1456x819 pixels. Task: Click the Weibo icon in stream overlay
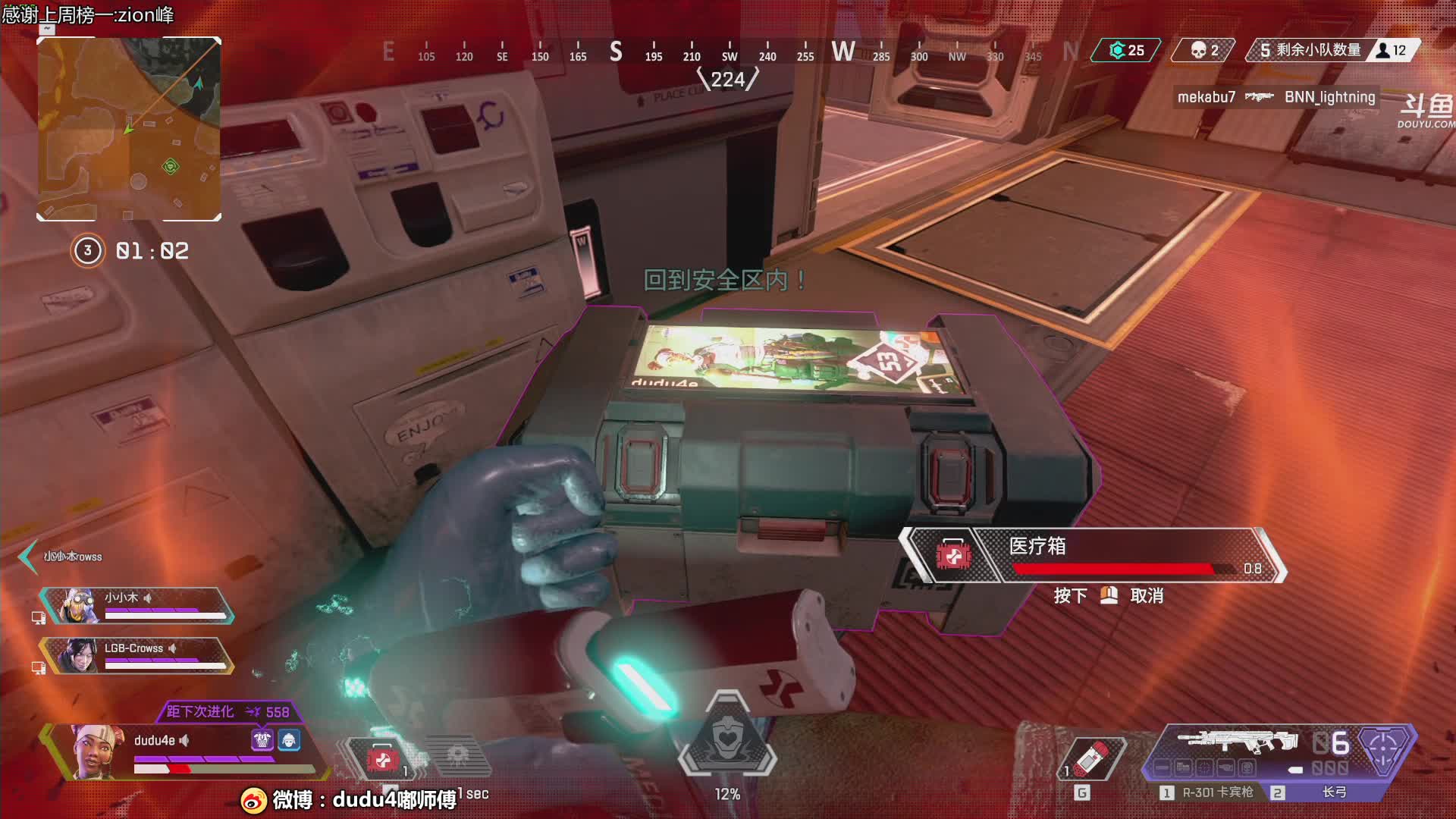pos(253,799)
